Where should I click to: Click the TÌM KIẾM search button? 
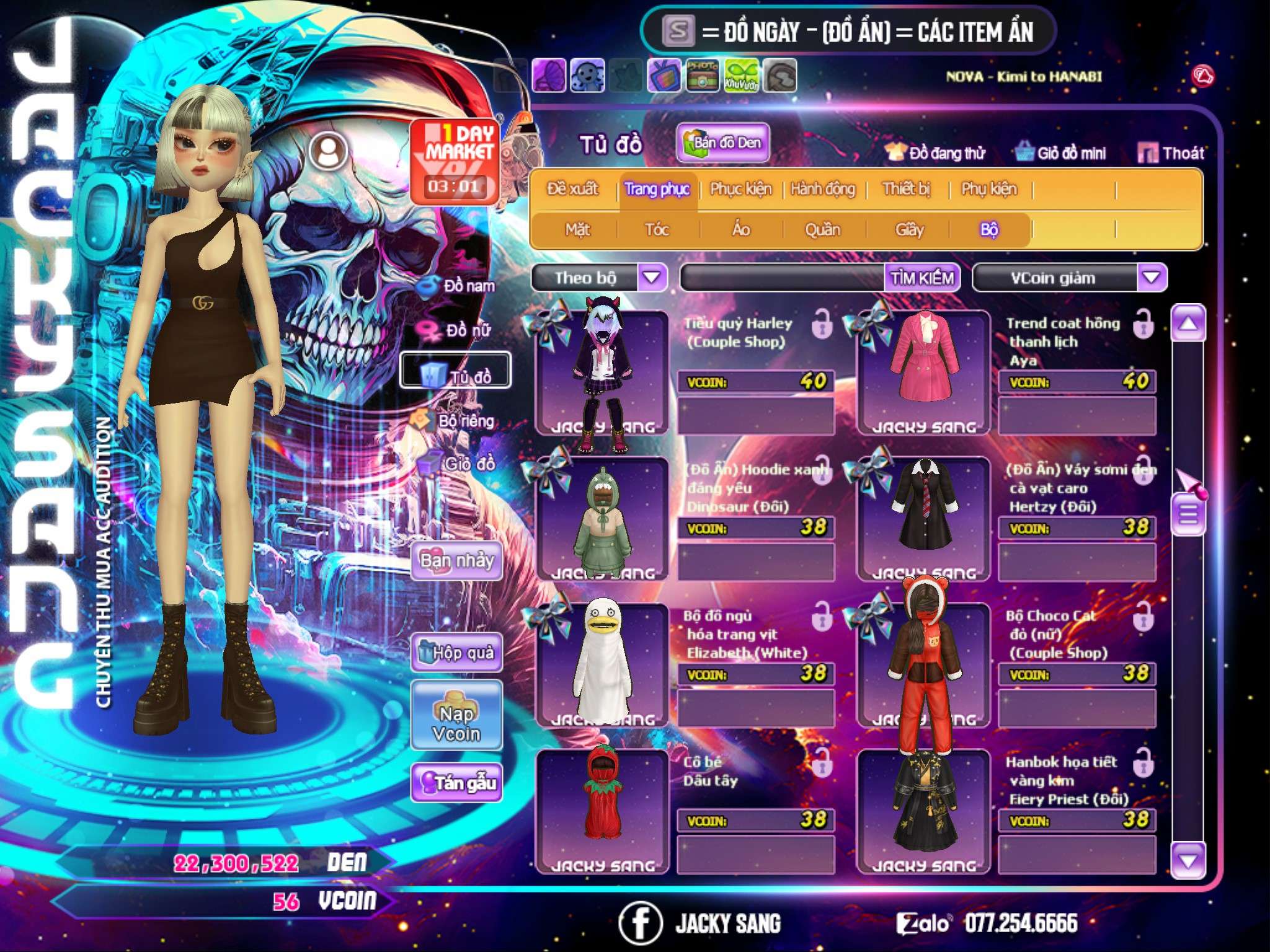point(922,278)
